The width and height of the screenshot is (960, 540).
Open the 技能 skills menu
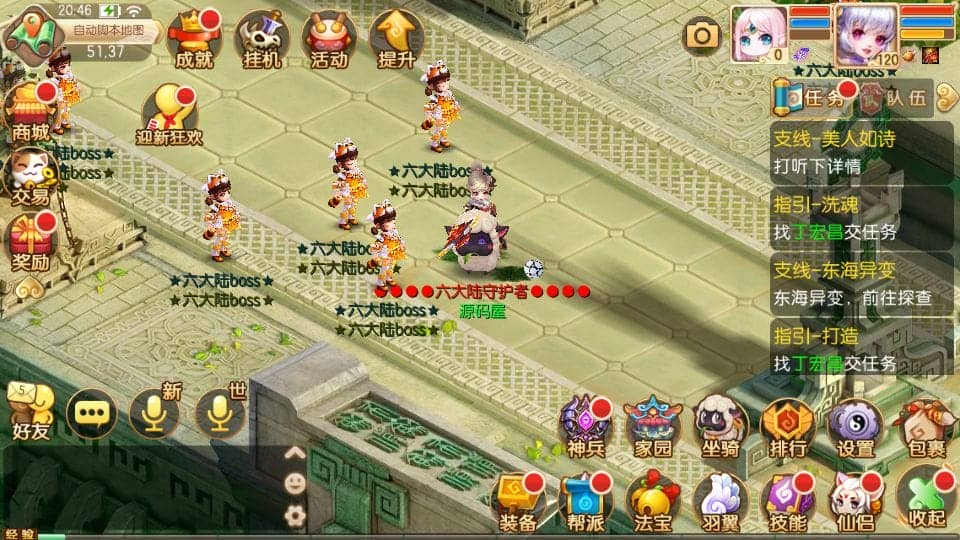788,499
